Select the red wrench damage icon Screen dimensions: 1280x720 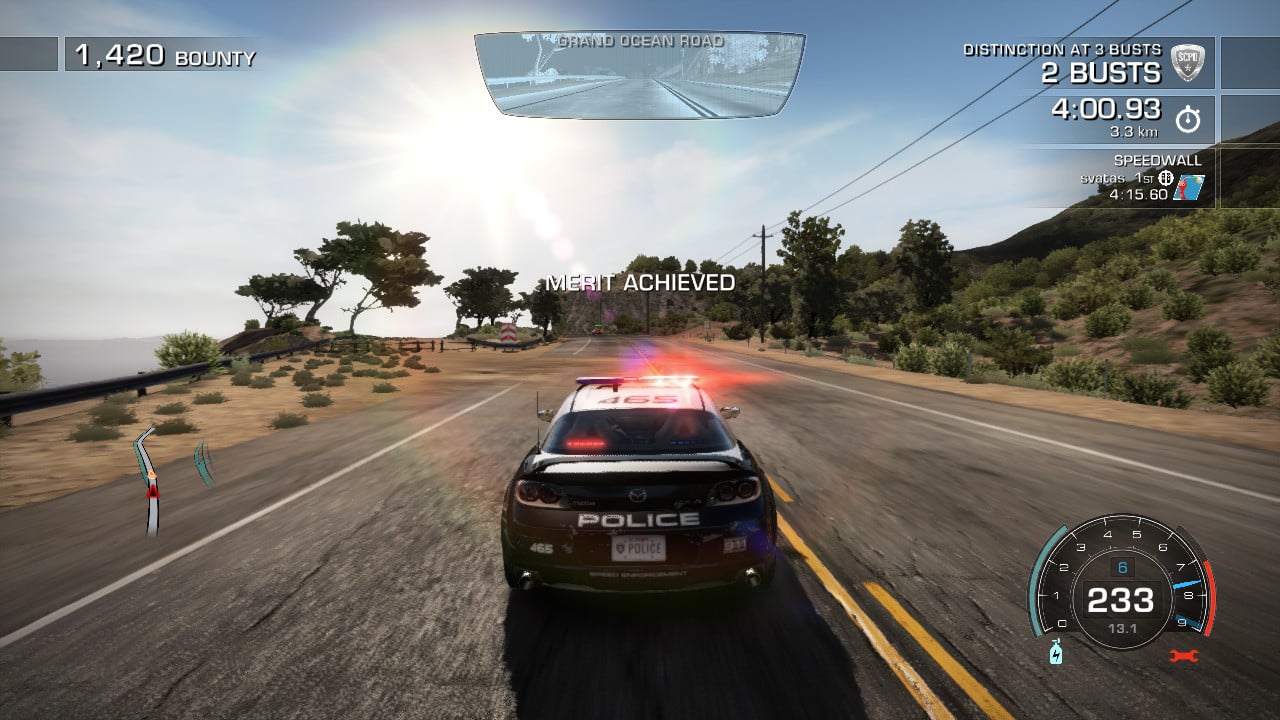tap(1184, 654)
